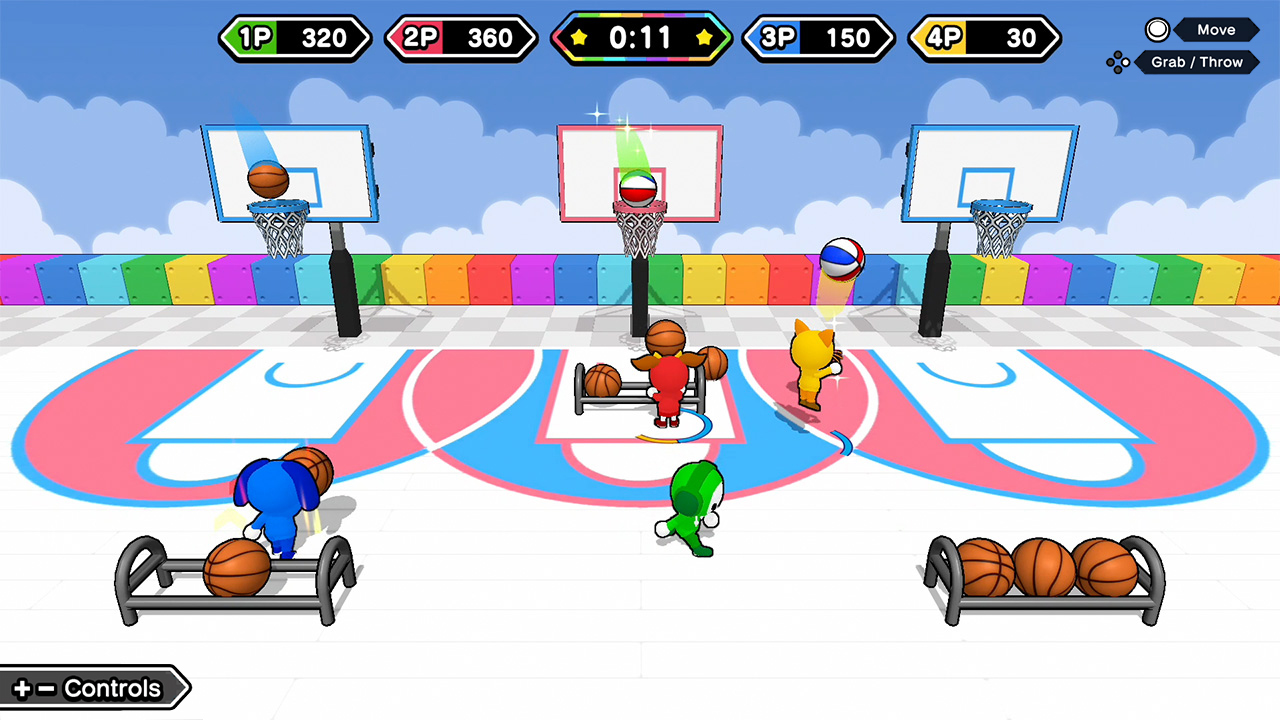Click the white circle Move button icon
This screenshot has height=720, width=1280.
coord(1158,29)
